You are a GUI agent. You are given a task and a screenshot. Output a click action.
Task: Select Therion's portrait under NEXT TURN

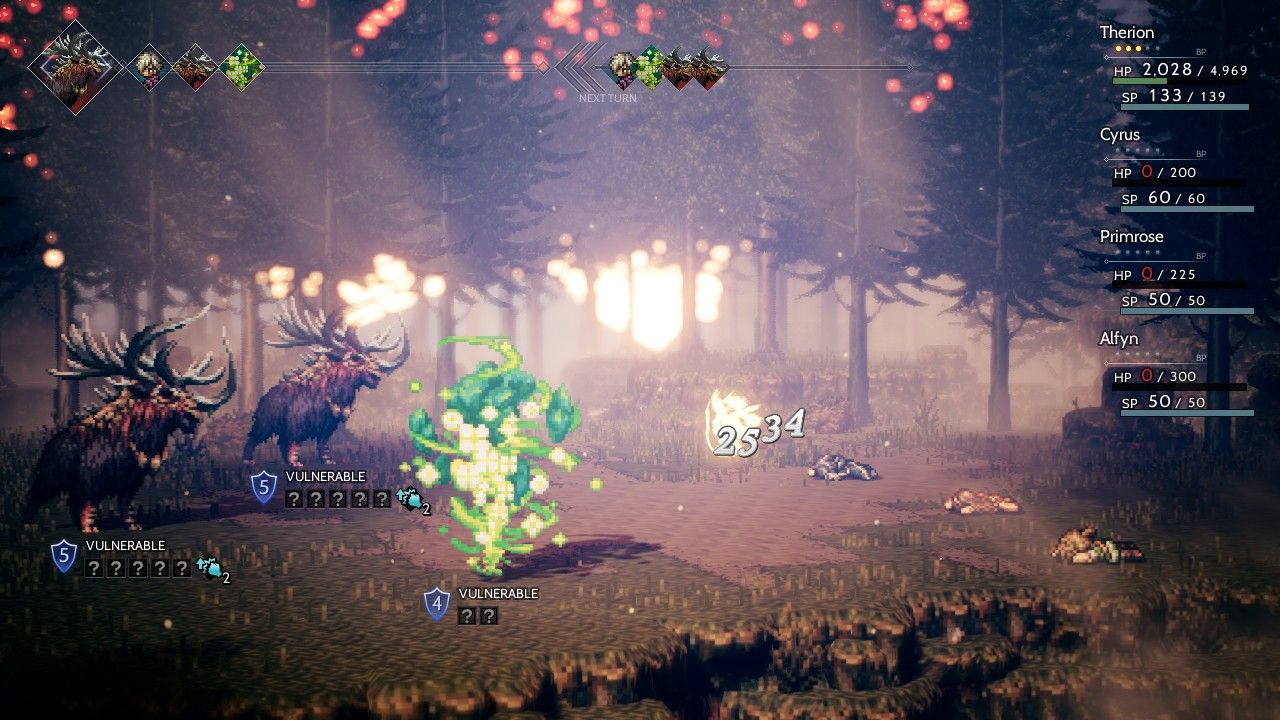[622, 68]
